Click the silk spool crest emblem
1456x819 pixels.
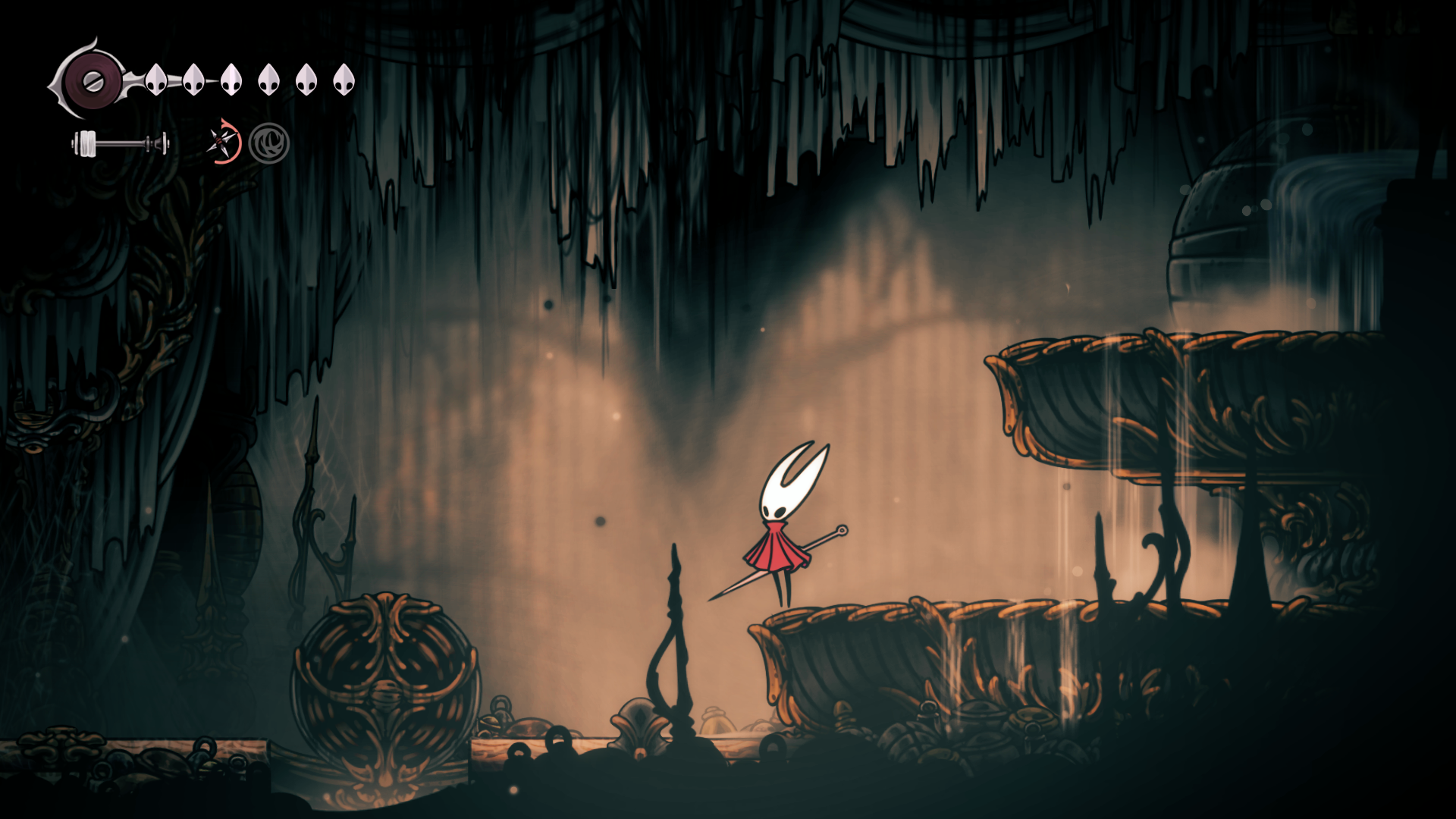92,81
